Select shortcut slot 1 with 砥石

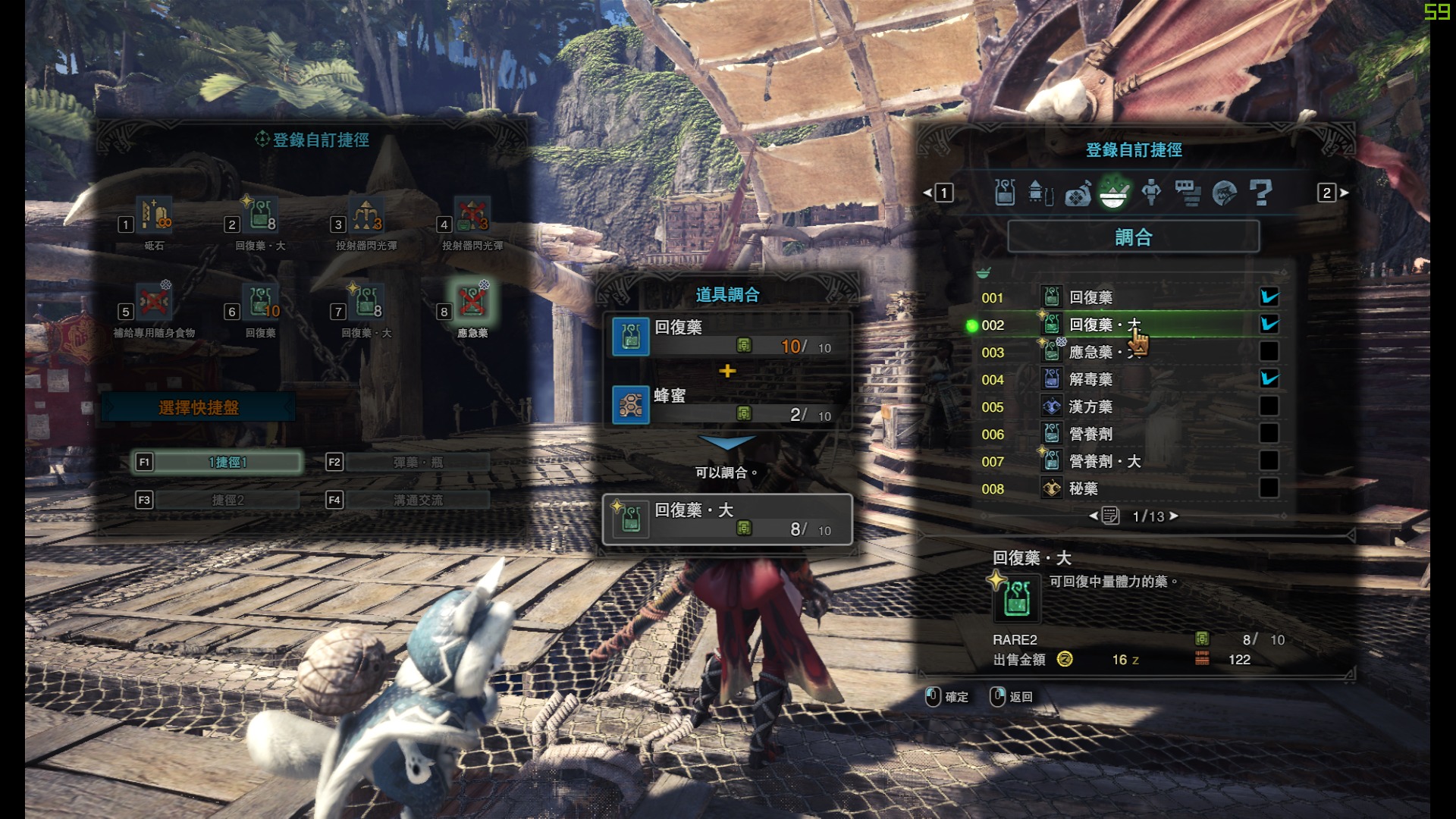coord(154,217)
